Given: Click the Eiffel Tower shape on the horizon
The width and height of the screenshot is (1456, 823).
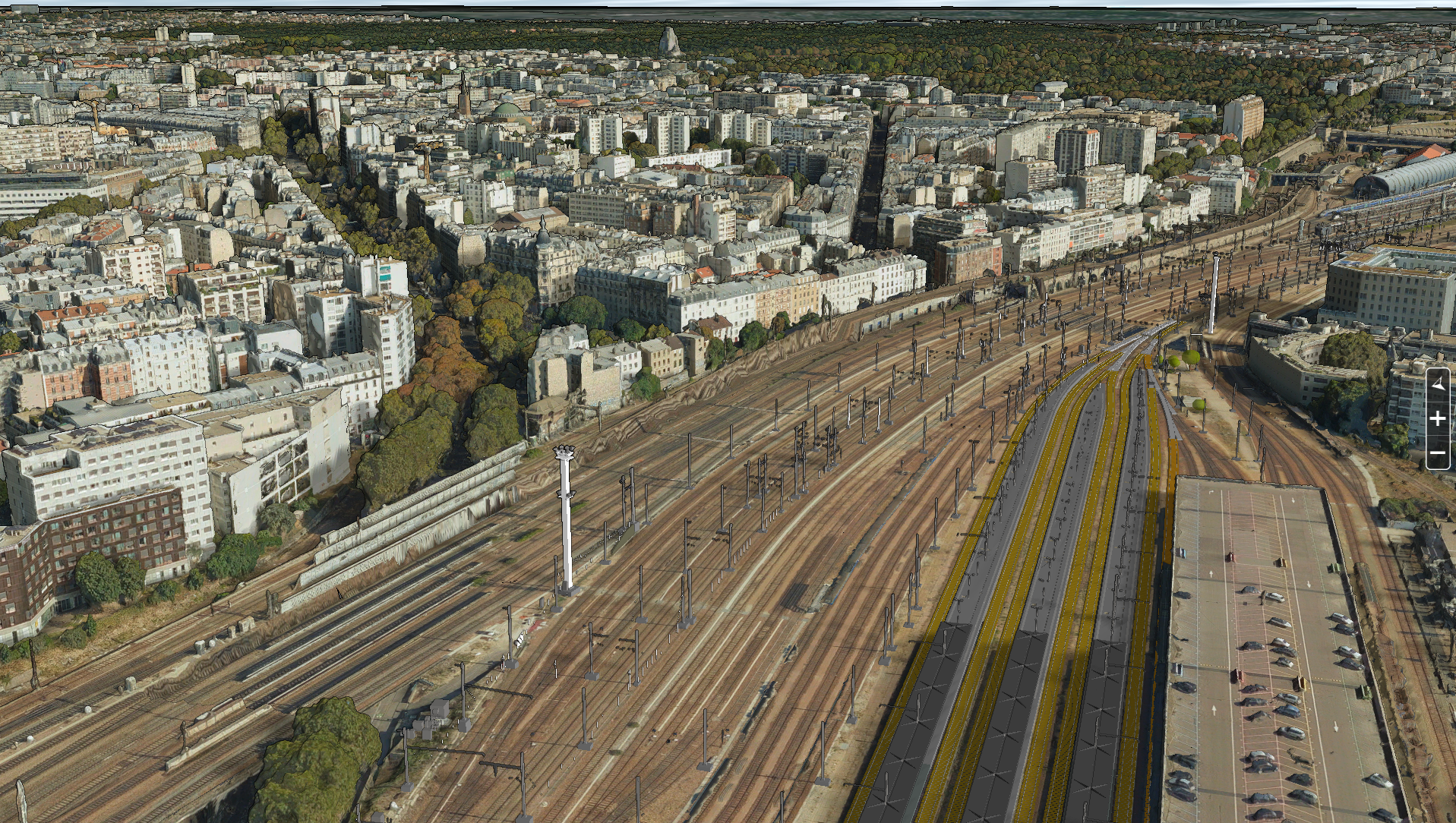Looking at the screenshot, I should (x=671, y=42).
